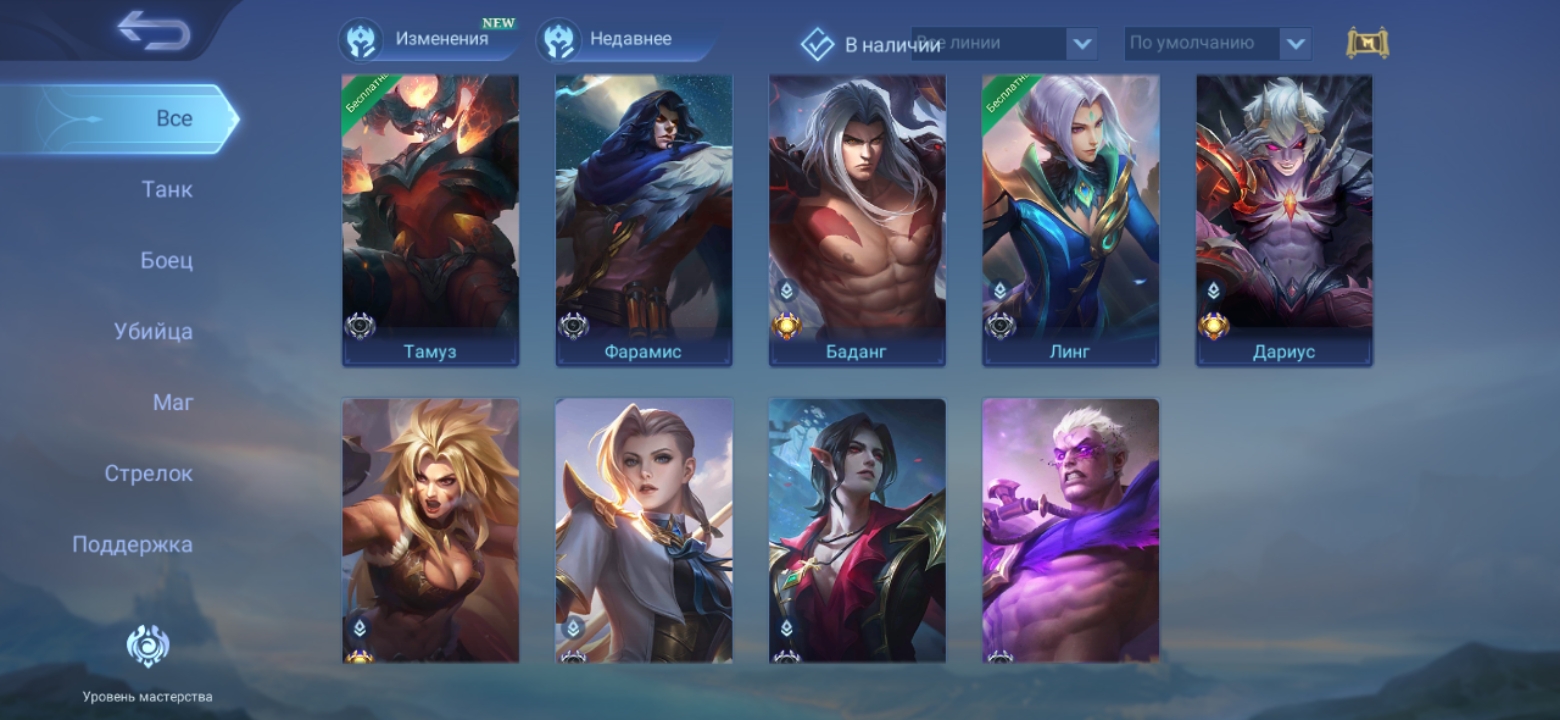1560x720 pixels.
Task: Select the Тамуз hero card
Action: click(430, 220)
